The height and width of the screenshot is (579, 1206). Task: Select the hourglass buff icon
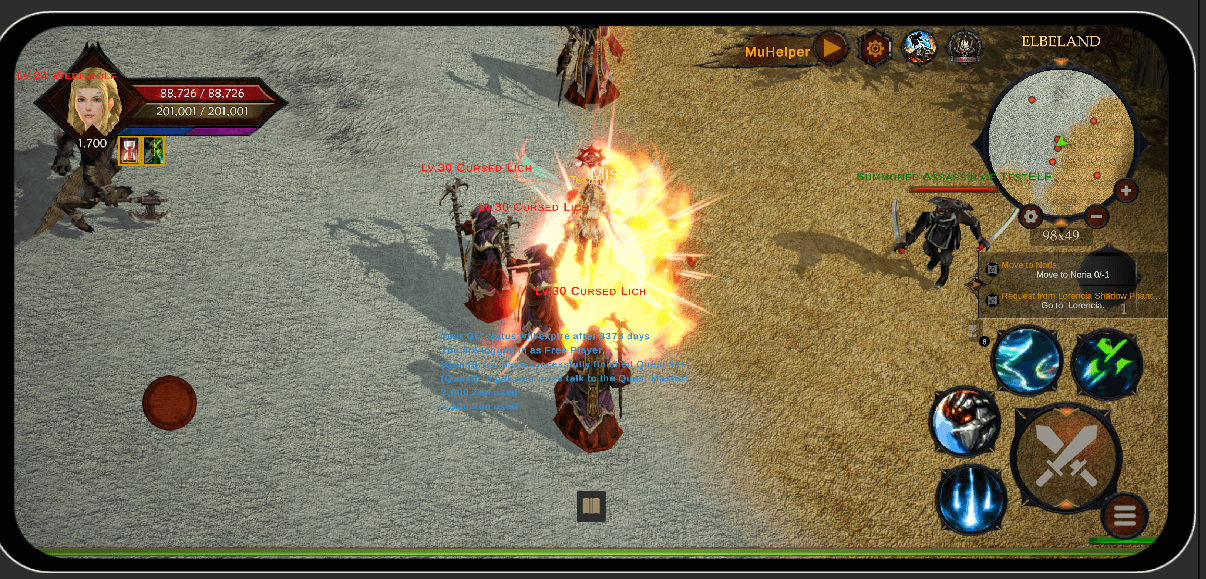pos(130,151)
